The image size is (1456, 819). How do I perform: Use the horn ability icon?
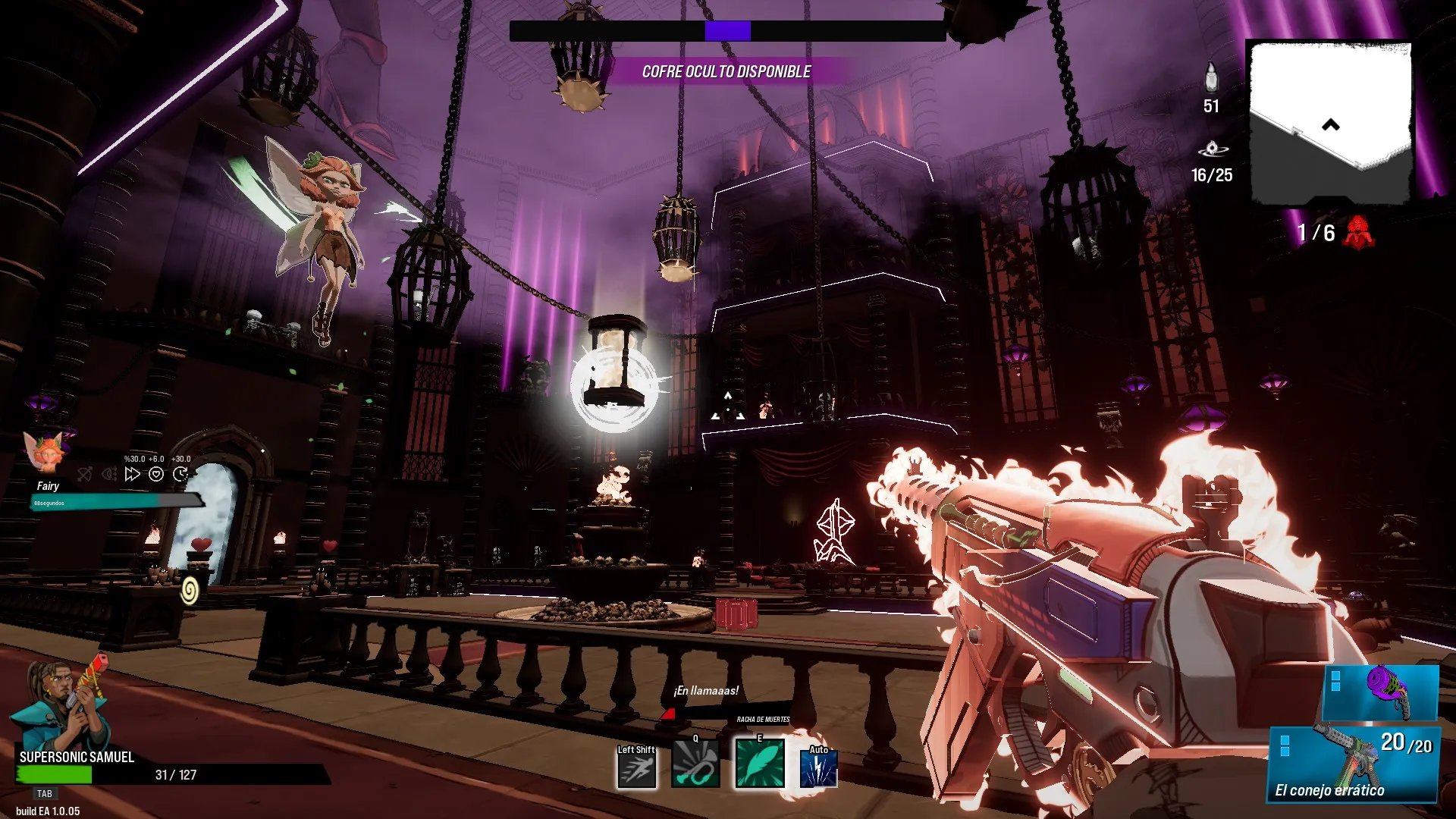pyautogui.click(x=695, y=765)
